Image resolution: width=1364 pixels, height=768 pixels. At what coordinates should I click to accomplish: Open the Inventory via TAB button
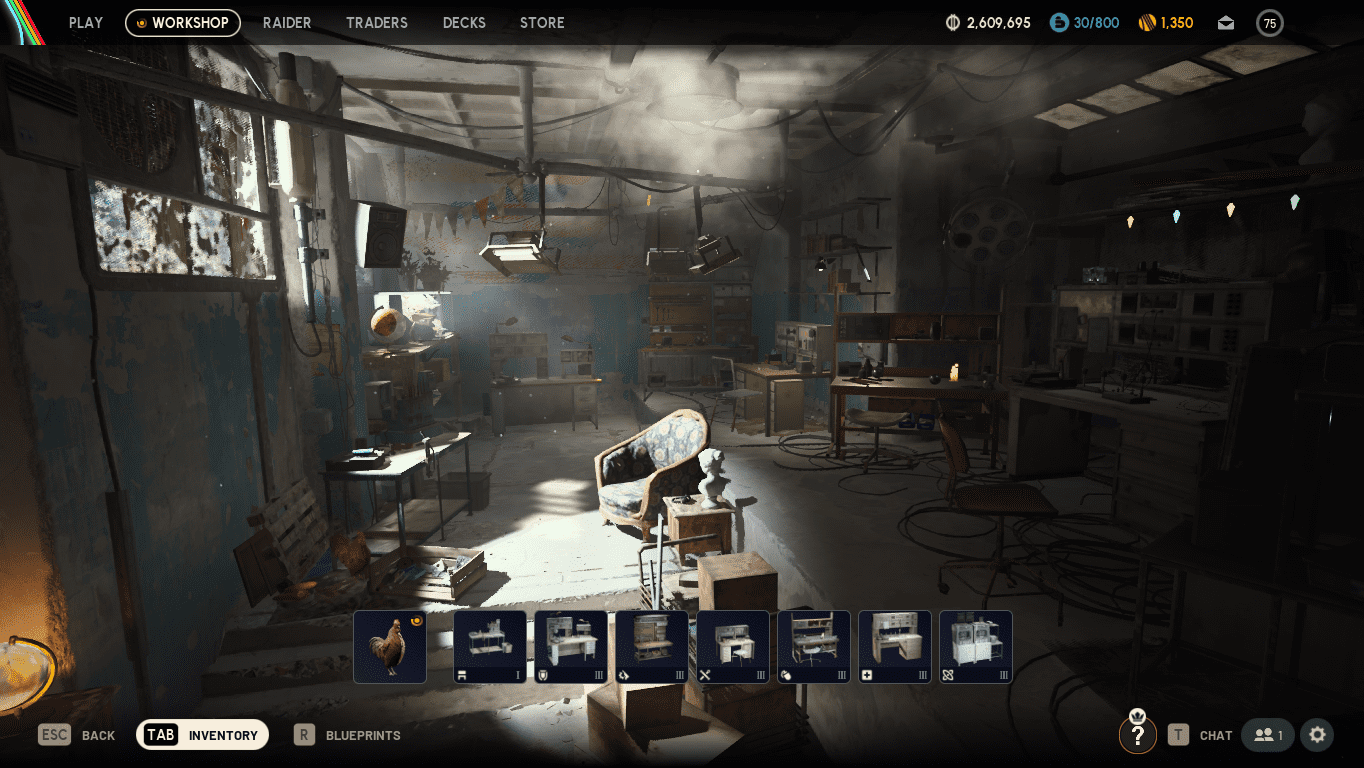tap(202, 735)
